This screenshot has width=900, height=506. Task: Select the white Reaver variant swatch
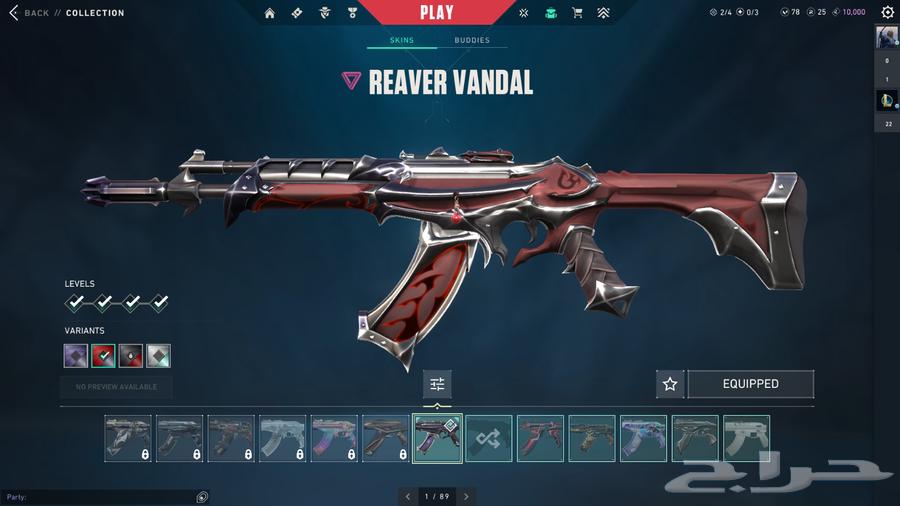(x=158, y=356)
